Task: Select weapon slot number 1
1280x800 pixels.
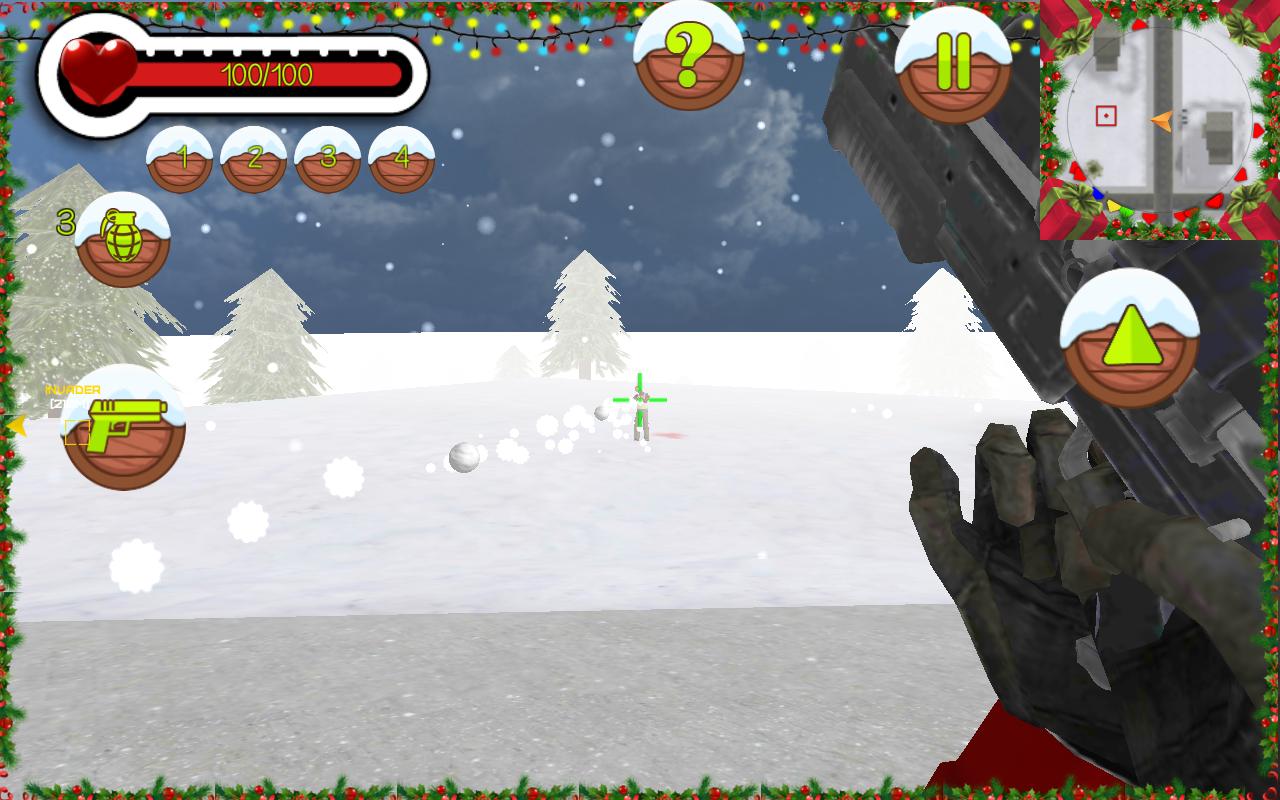Action: [180, 160]
